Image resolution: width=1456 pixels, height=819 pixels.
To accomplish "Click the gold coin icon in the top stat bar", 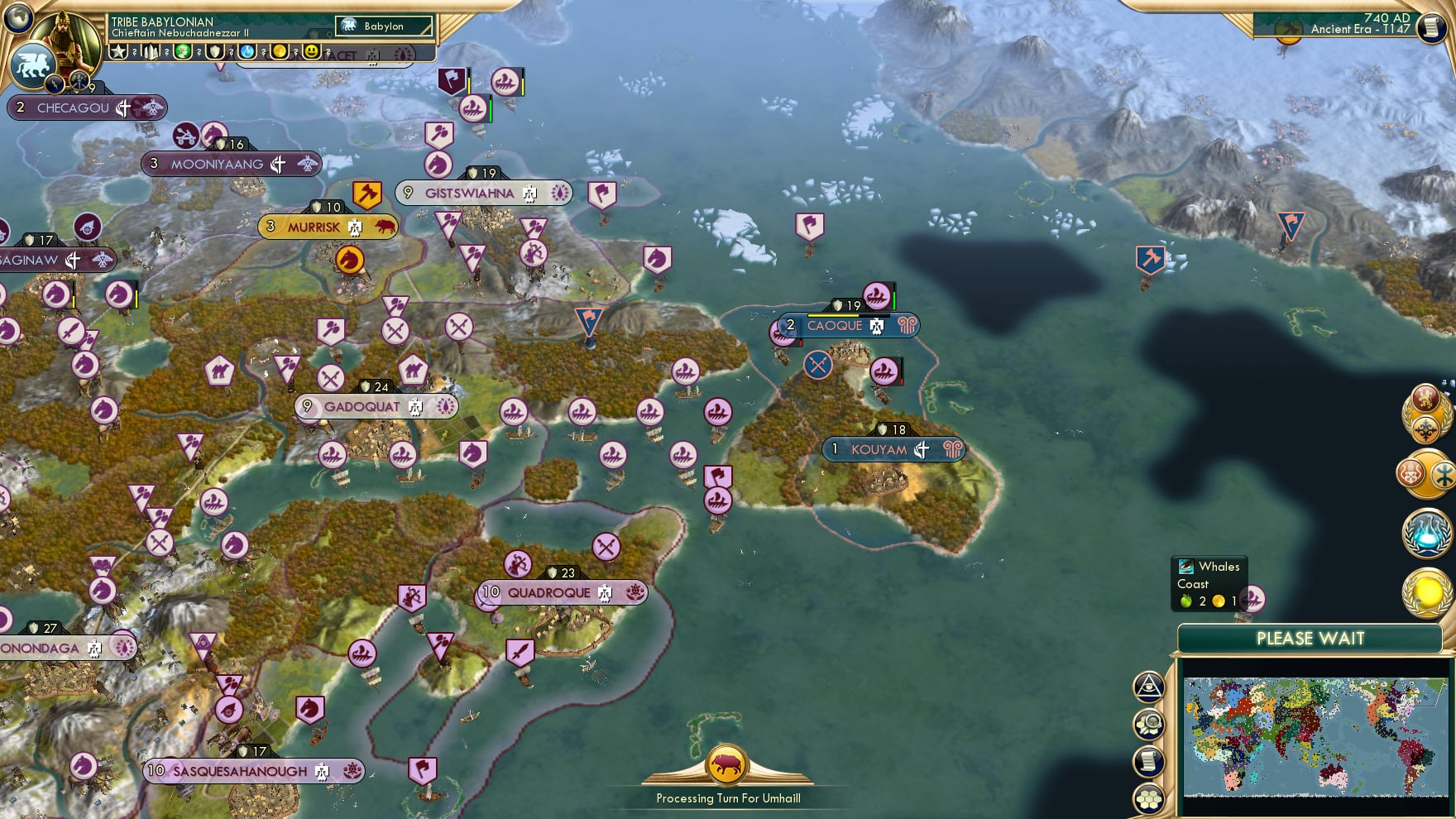I will coord(278,52).
